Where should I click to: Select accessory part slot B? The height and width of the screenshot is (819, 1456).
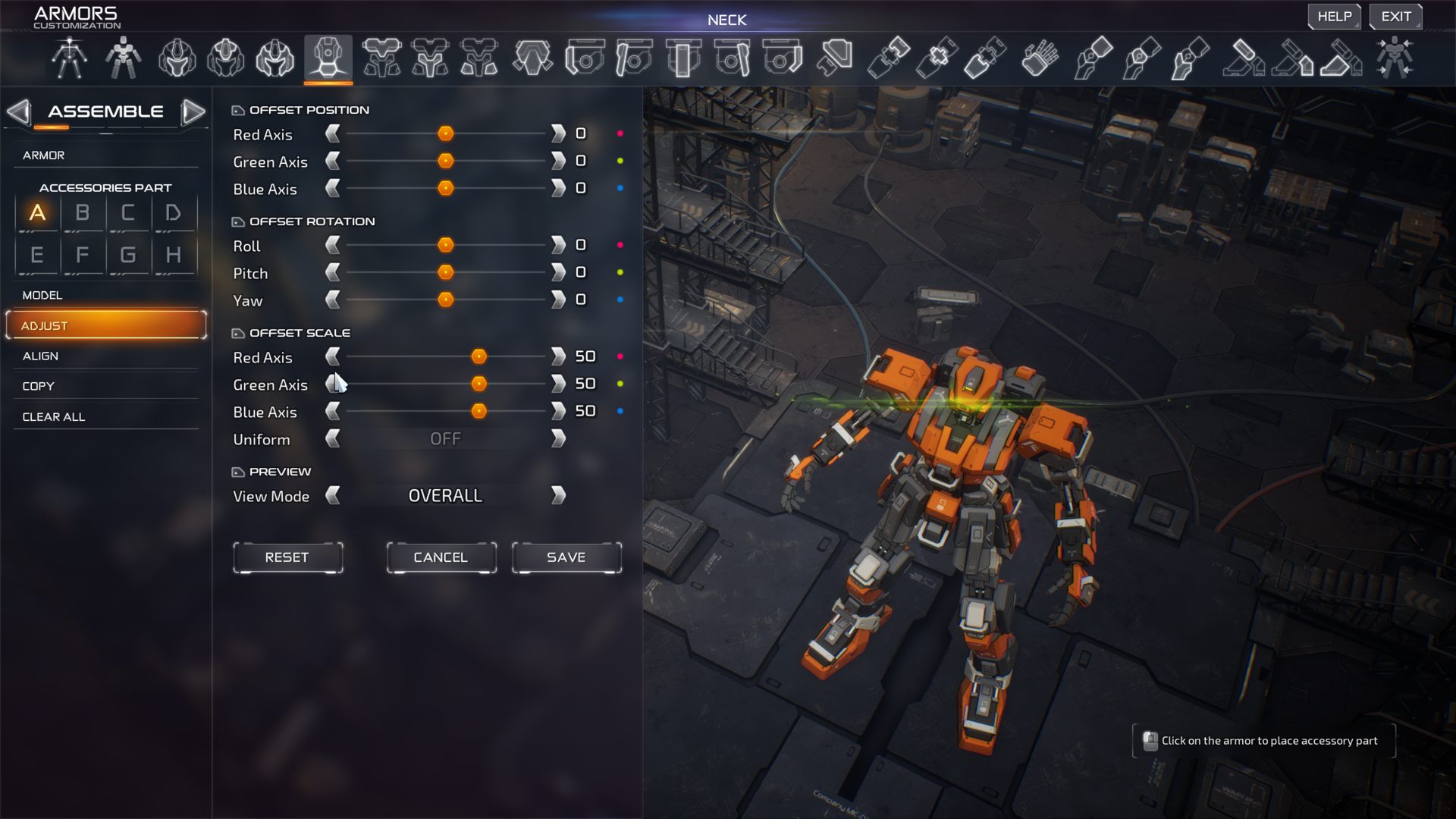click(83, 213)
